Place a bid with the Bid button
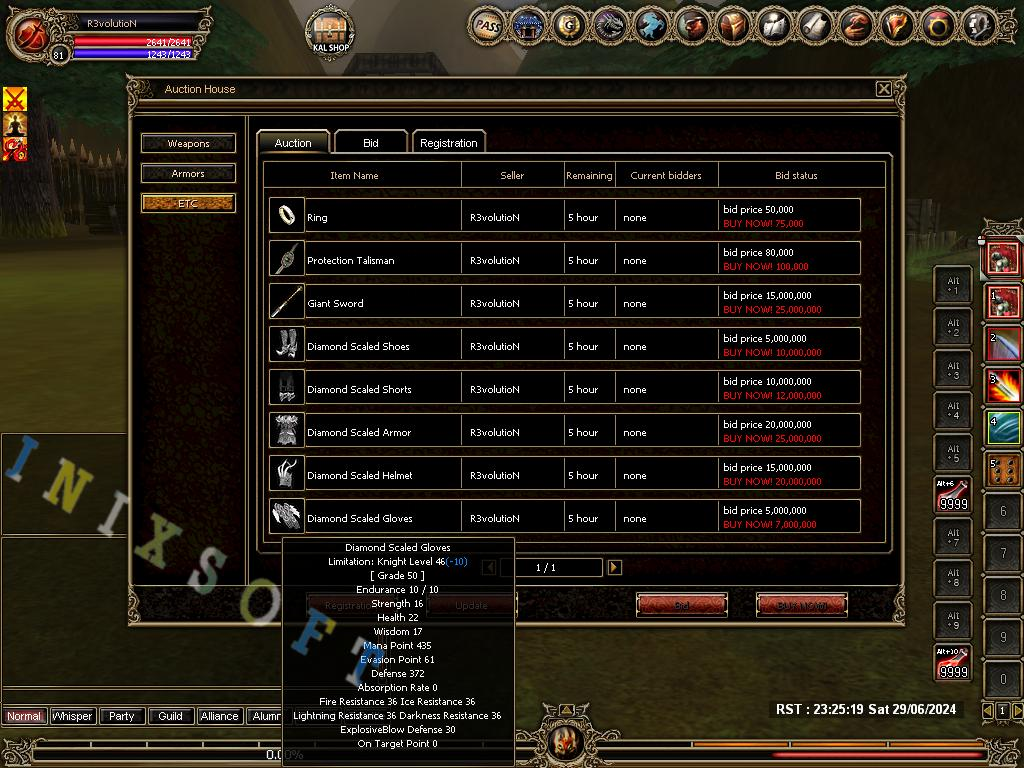 pyautogui.click(x=682, y=605)
